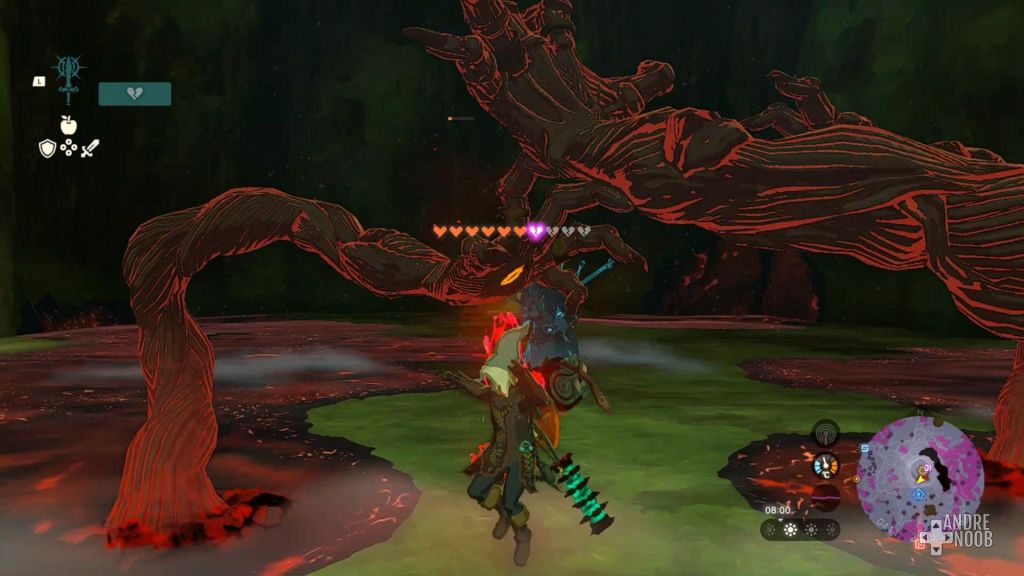Viewport: 1024px width, 576px height.
Task: Click the sensor radar icon
Action: [x=825, y=433]
